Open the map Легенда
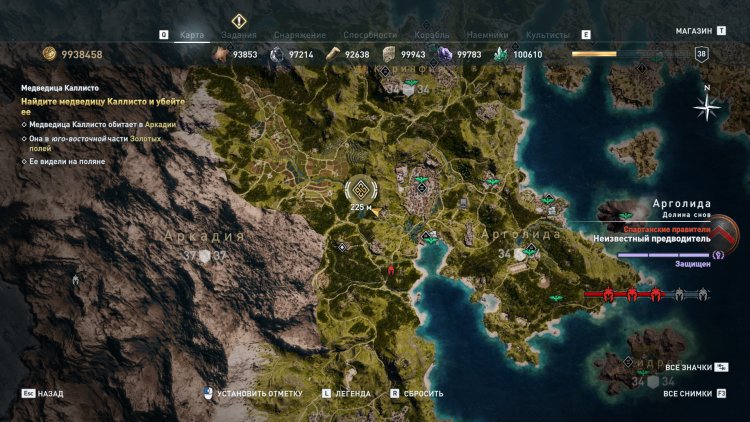 tap(352, 394)
